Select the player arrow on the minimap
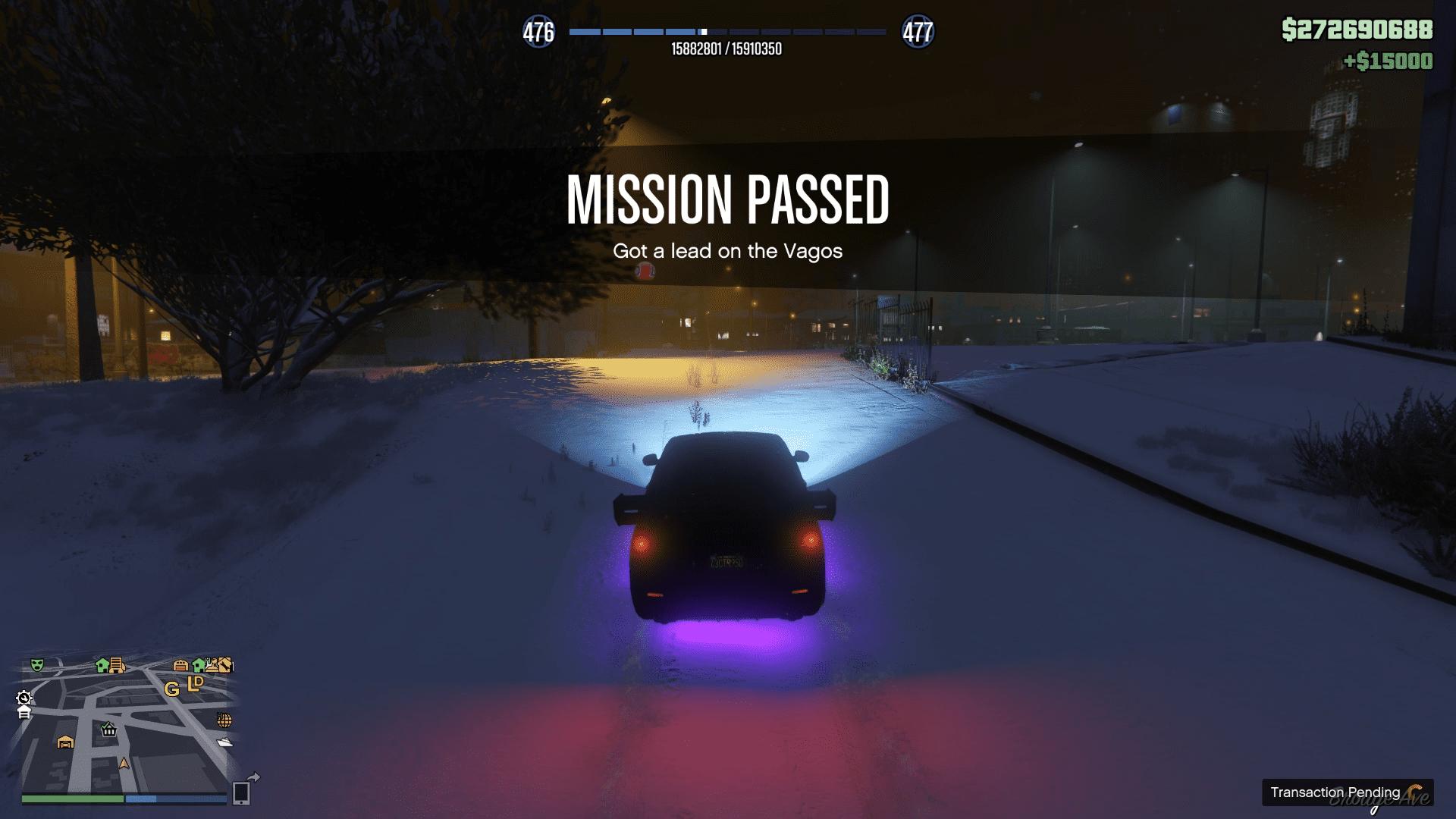This screenshot has width=1456, height=819. click(x=124, y=764)
